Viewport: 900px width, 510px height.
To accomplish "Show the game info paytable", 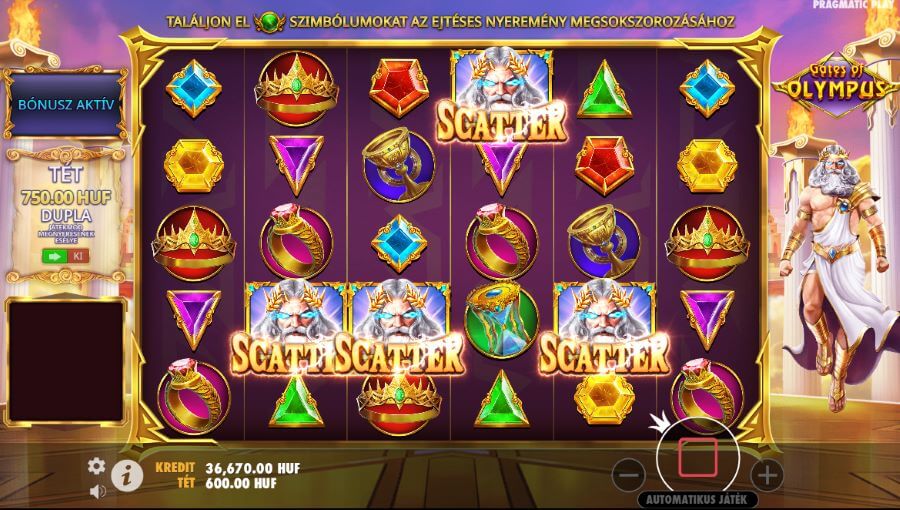I will point(125,476).
